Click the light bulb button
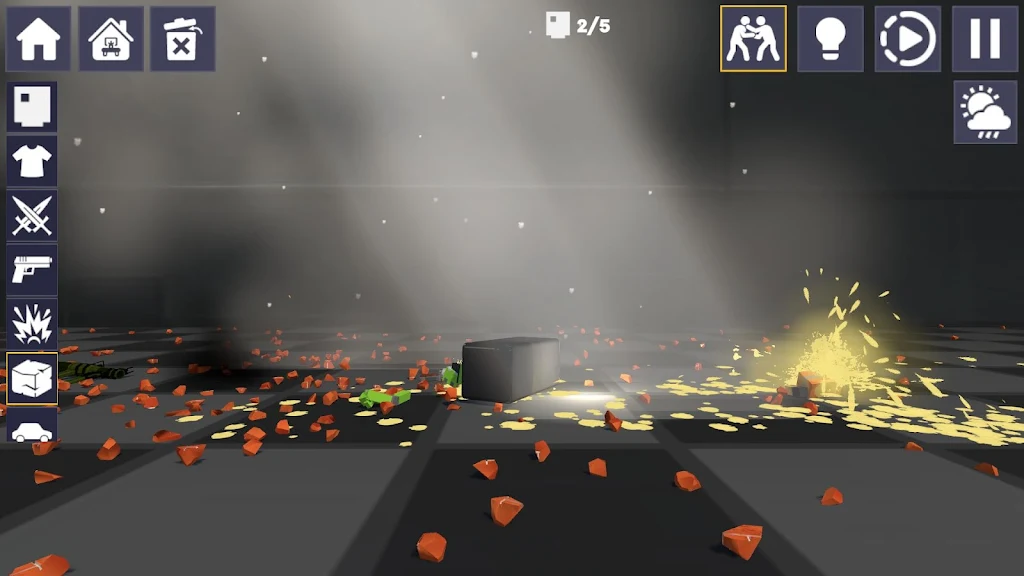 click(830, 39)
